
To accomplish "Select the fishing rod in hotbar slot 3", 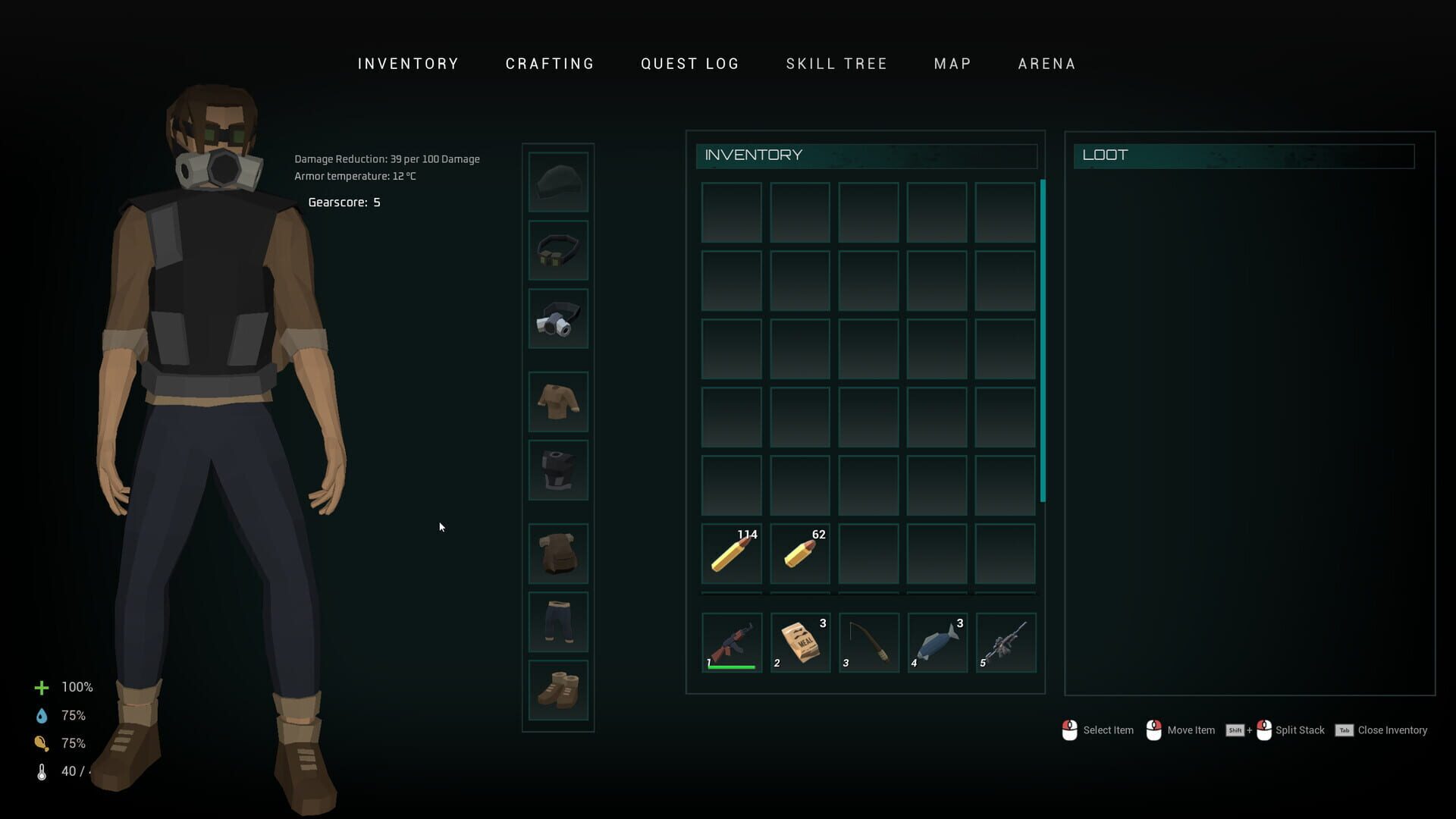I will pyautogui.click(x=868, y=641).
